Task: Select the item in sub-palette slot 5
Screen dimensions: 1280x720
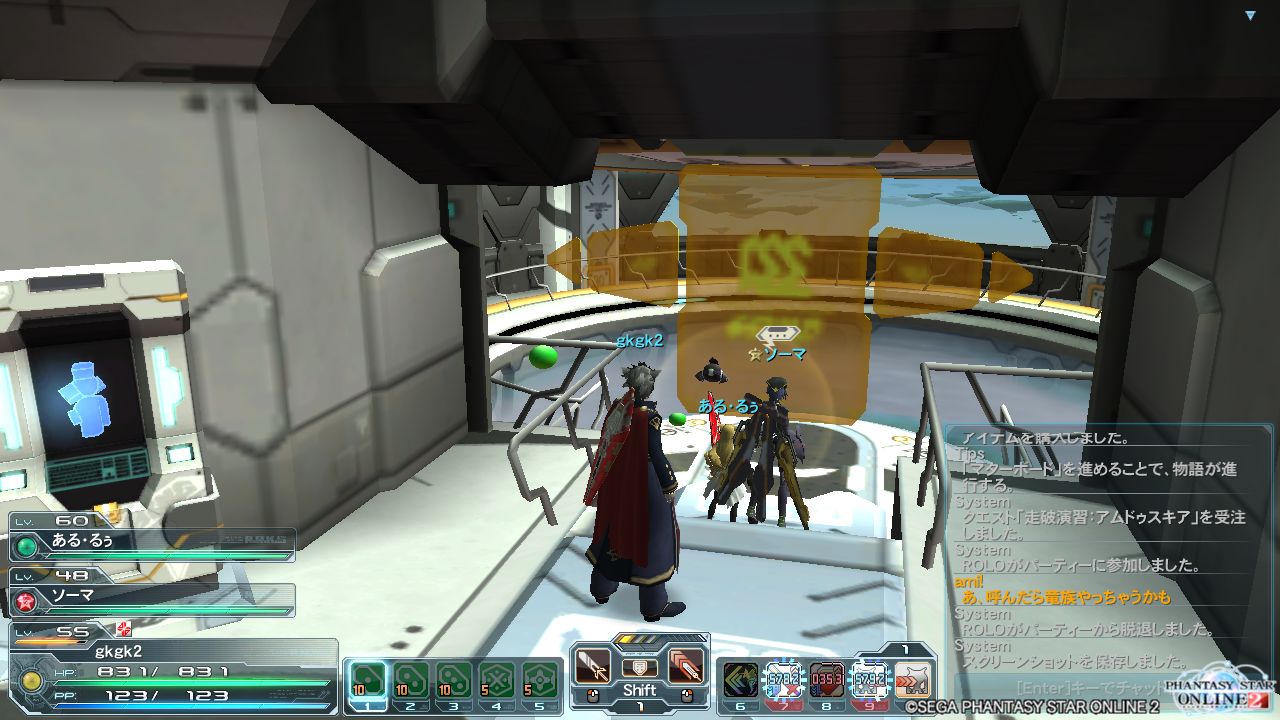Action: (x=541, y=681)
